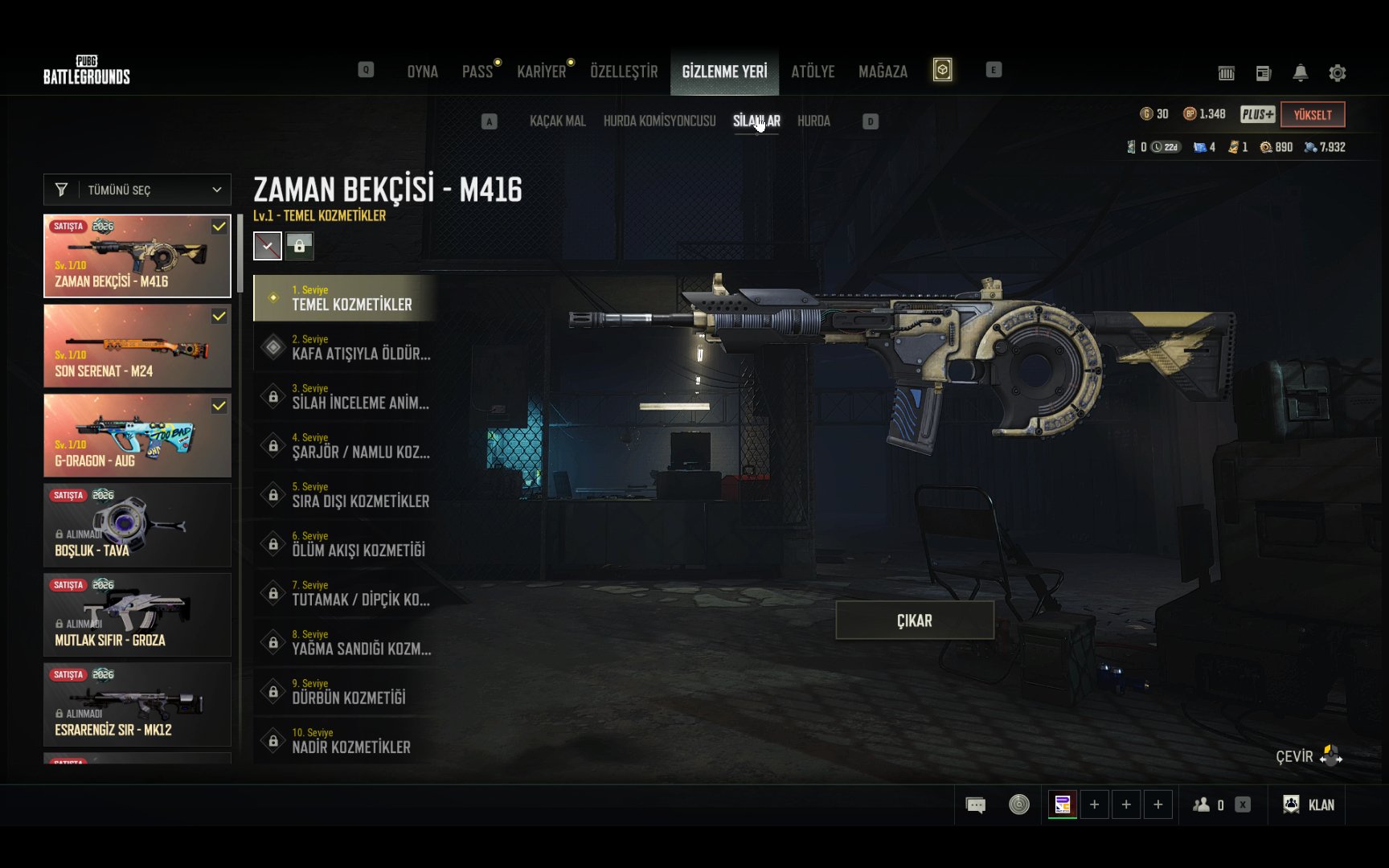Open the ÖZELLEŞTİR customization tab

click(x=624, y=72)
